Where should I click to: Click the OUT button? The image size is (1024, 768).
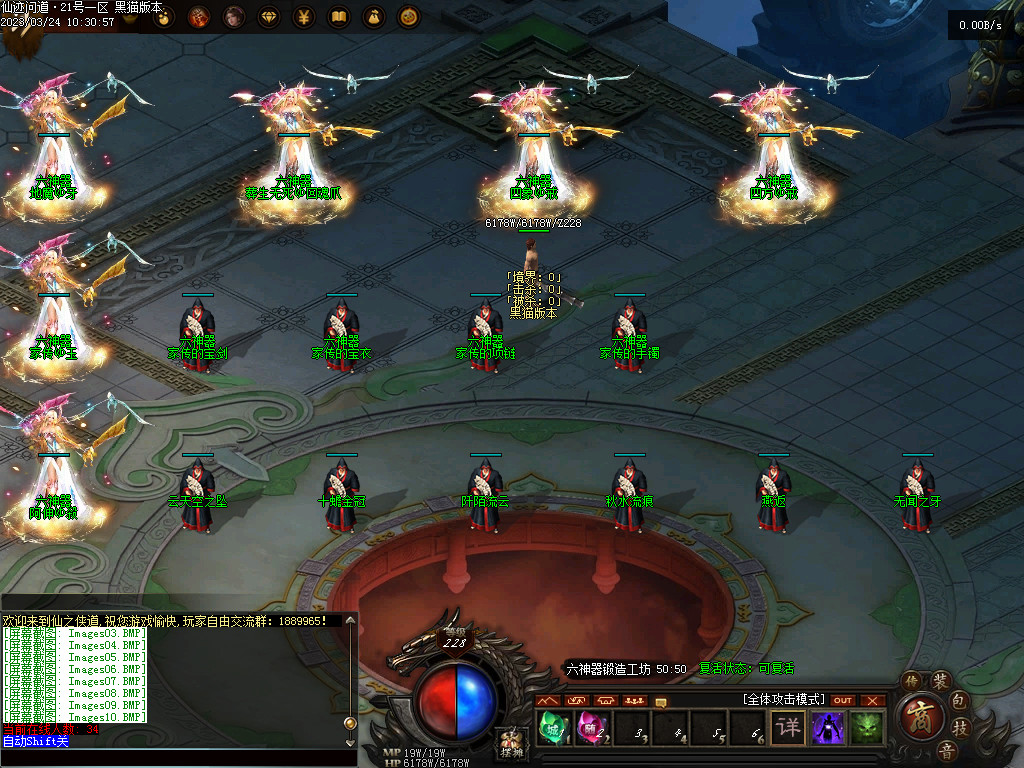843,700
